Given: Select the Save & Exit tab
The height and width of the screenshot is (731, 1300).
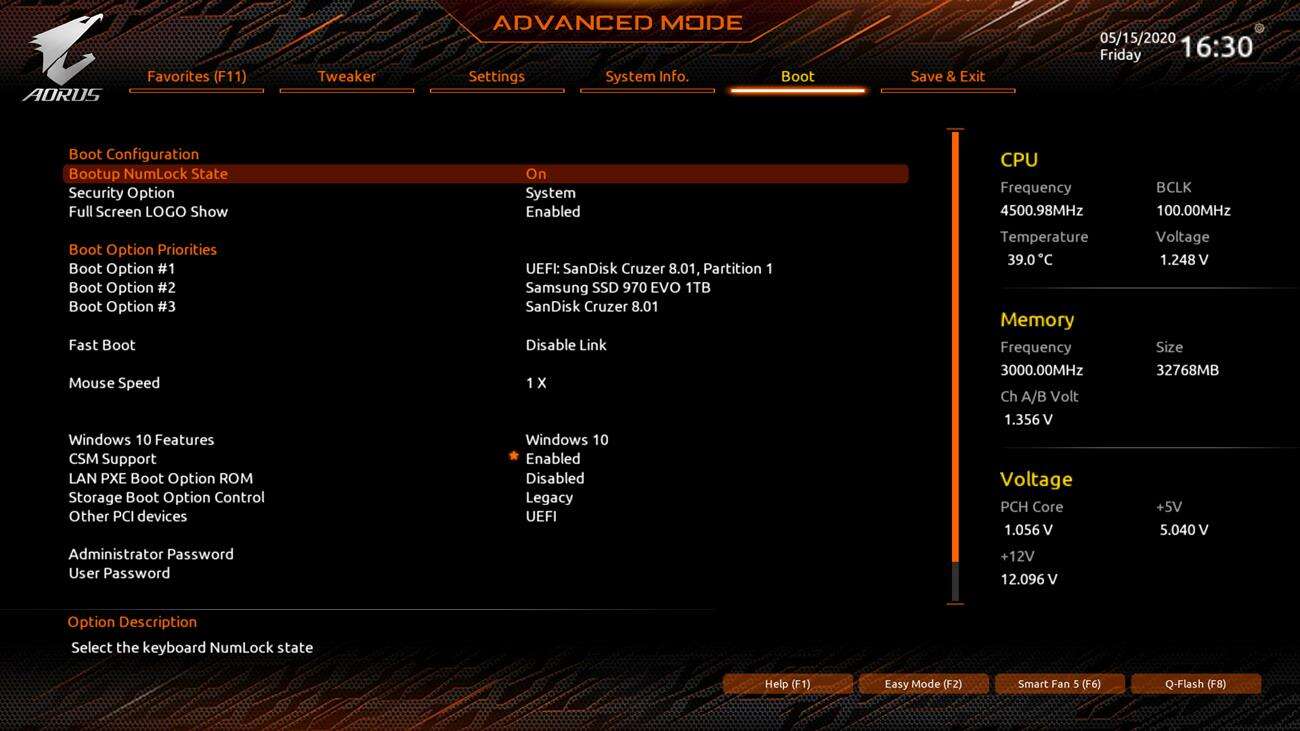Looking at the screenshot, I should tap(947, 76).
